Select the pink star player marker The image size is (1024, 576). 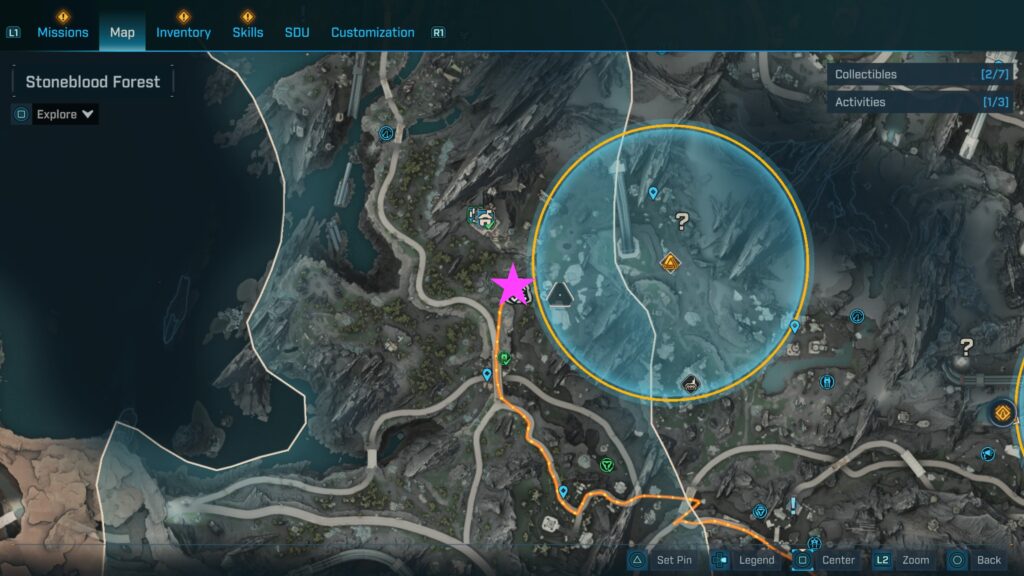(513, 285)
